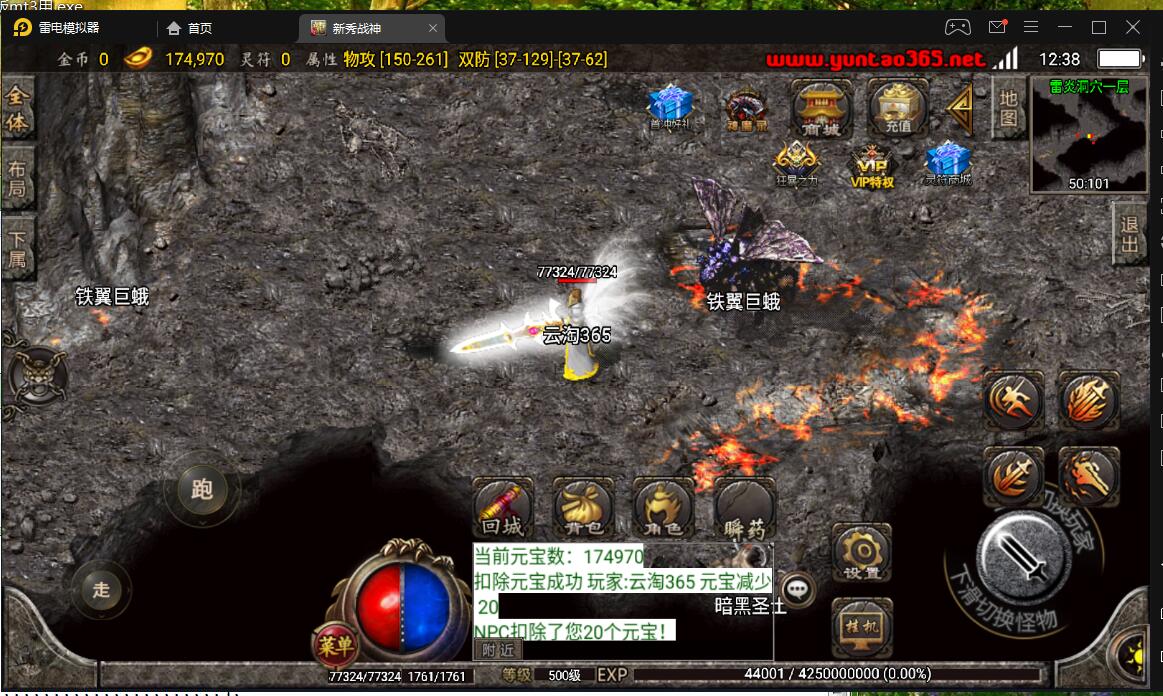
Task: Collapse the top icons with the golden arrow
Action: (x=961, y=109)
